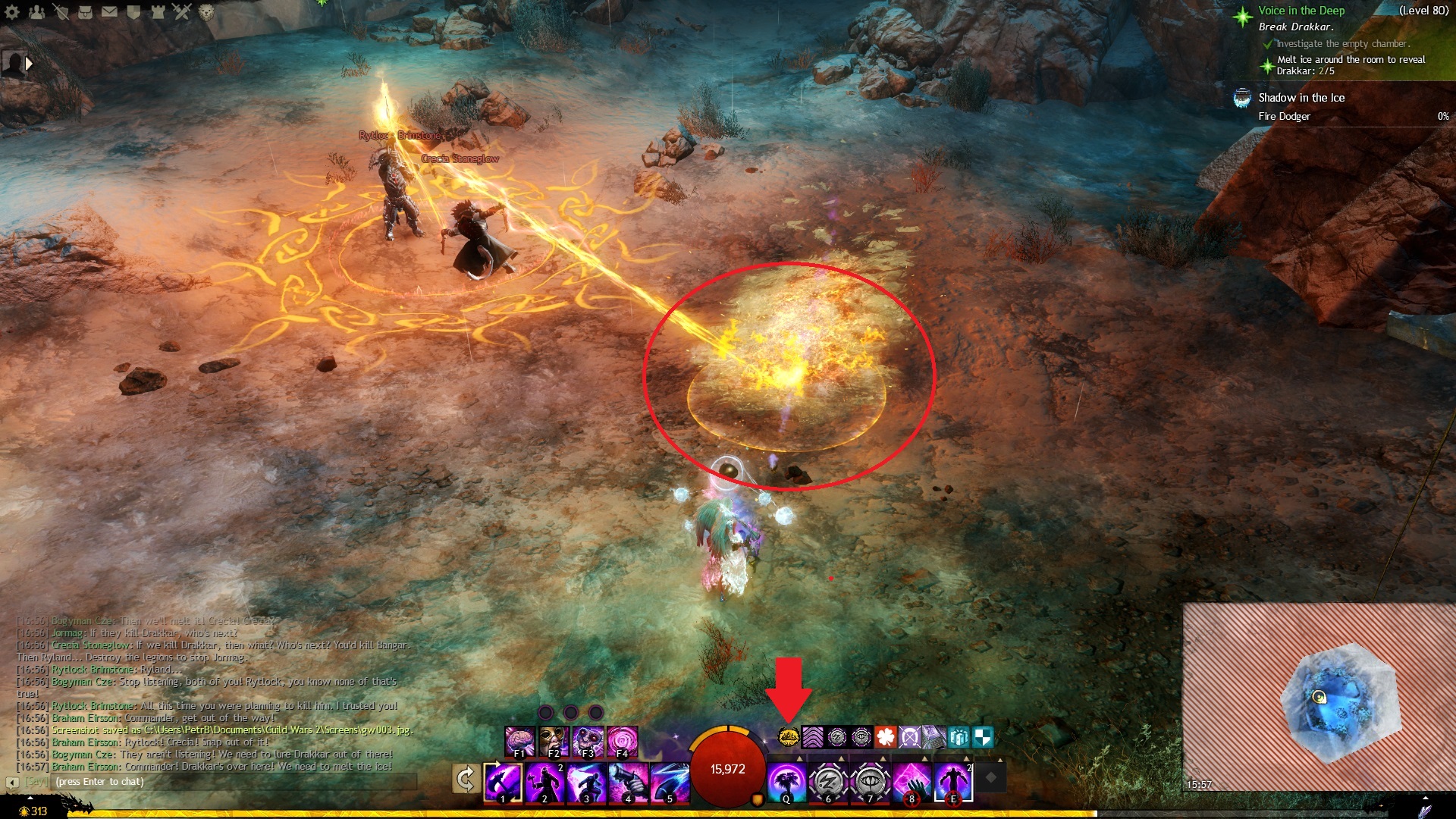Image resolution: width=1456 pixels, height=819 pixels.
Task: Expand the party portrait arrow
Action: [x=29, y=64]
